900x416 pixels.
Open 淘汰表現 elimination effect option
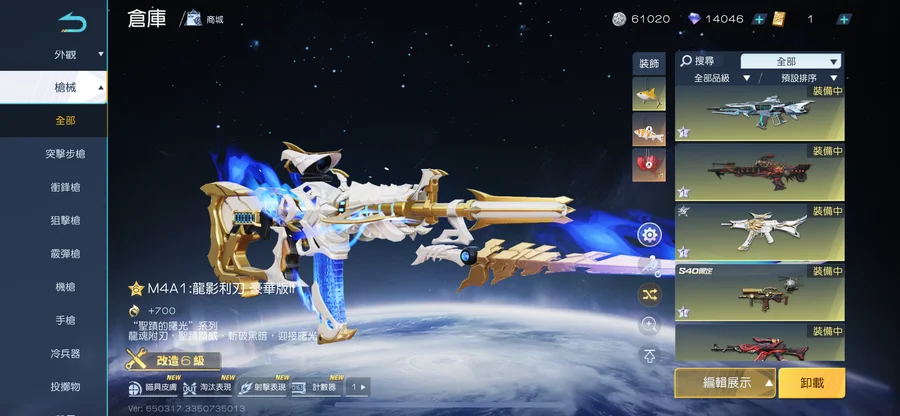(x=208, y=387)
